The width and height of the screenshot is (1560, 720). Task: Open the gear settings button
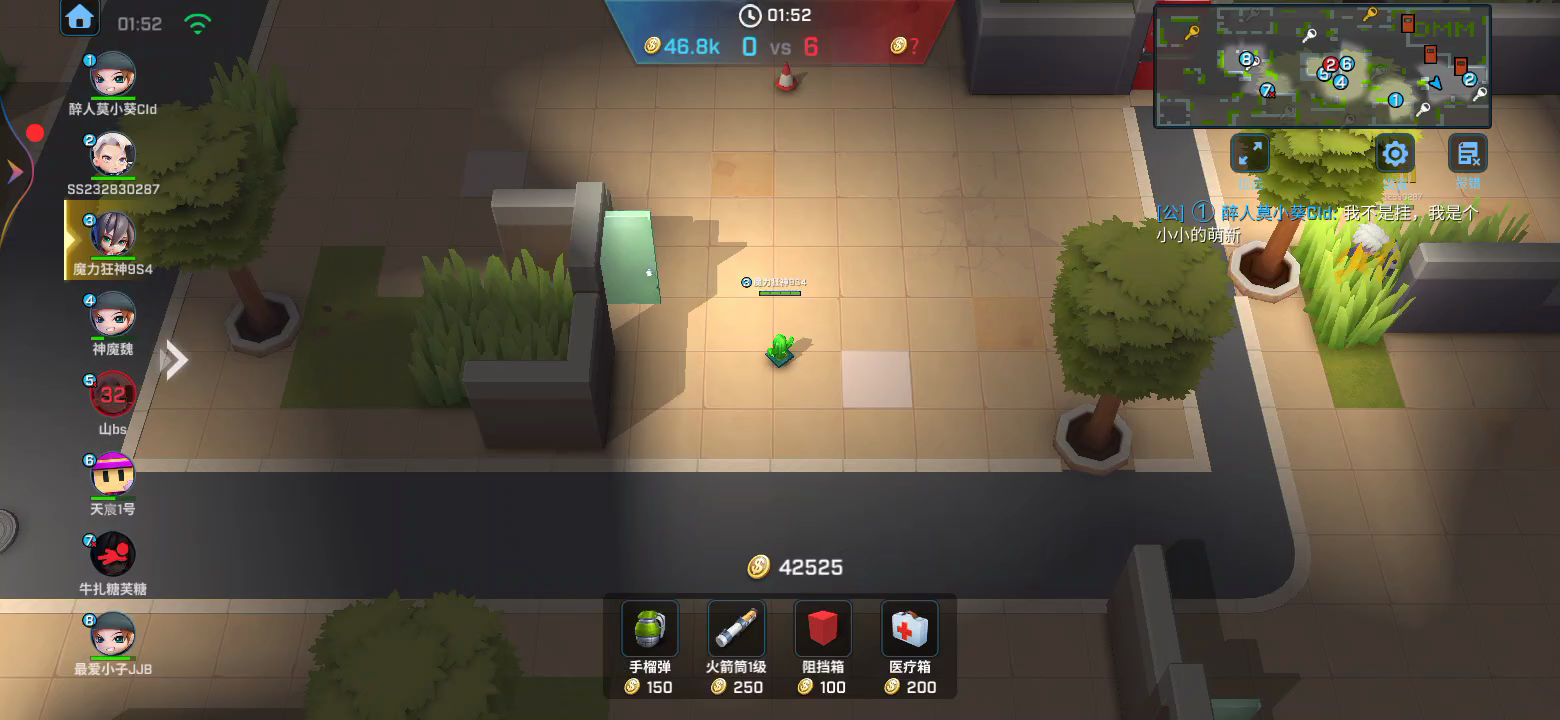click(1394, 154)
